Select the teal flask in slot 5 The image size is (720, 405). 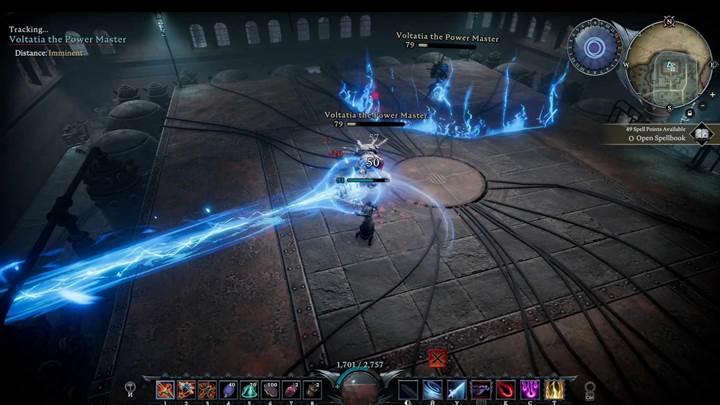pyautogui.click(x=250, y=389)
